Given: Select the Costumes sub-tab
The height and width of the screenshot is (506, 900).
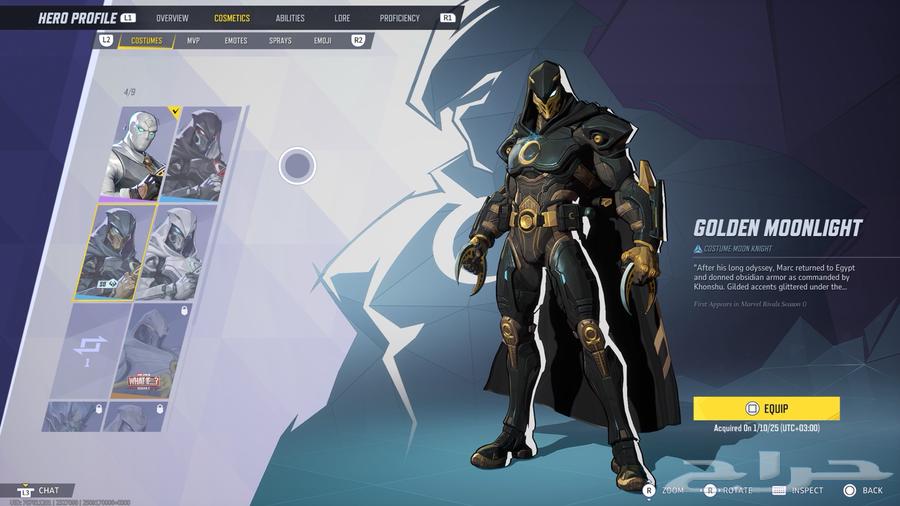Looking at the screenshot, I should pos(147,41).
